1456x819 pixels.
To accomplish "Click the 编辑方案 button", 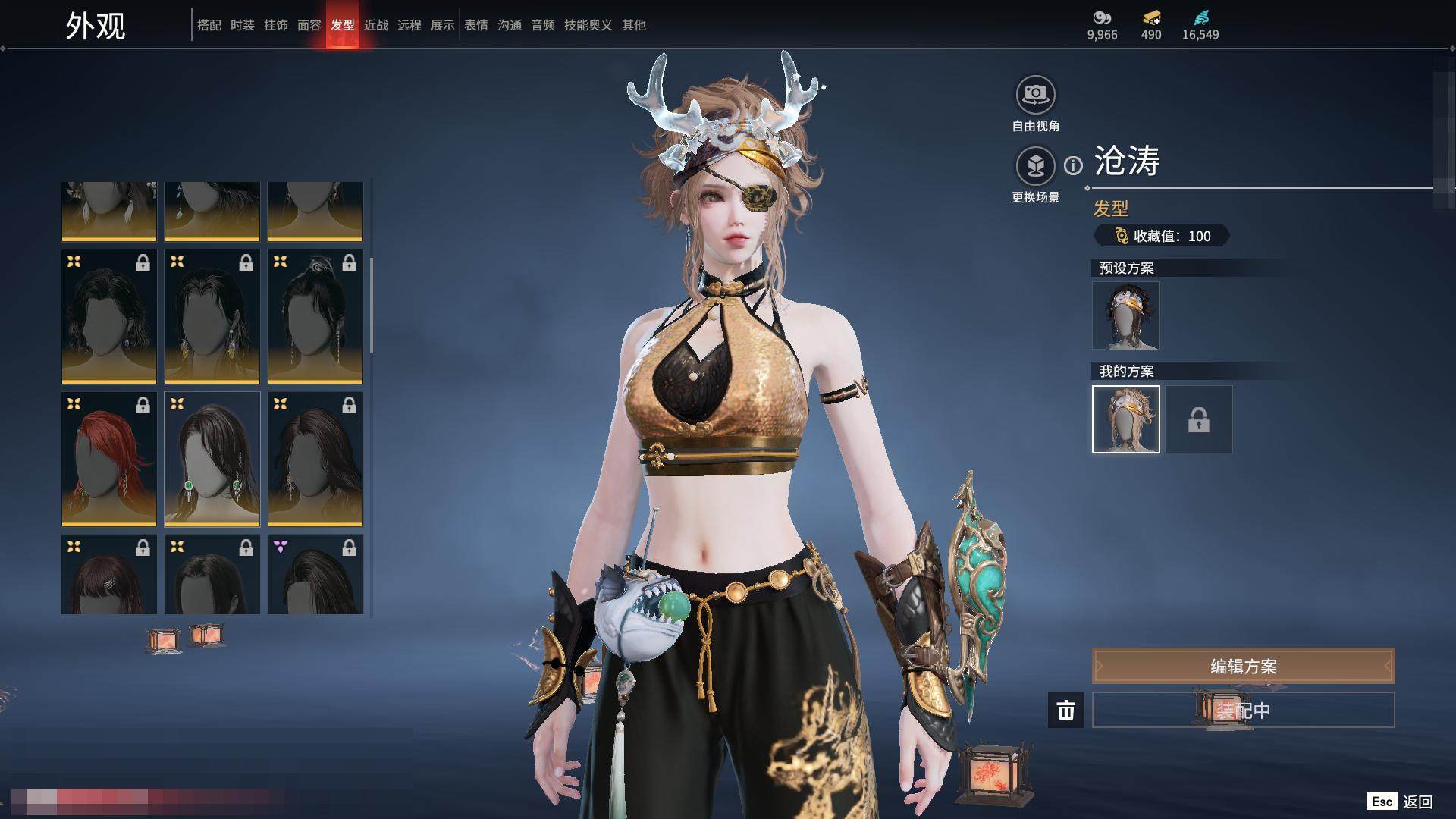I will coord(1242,667).
